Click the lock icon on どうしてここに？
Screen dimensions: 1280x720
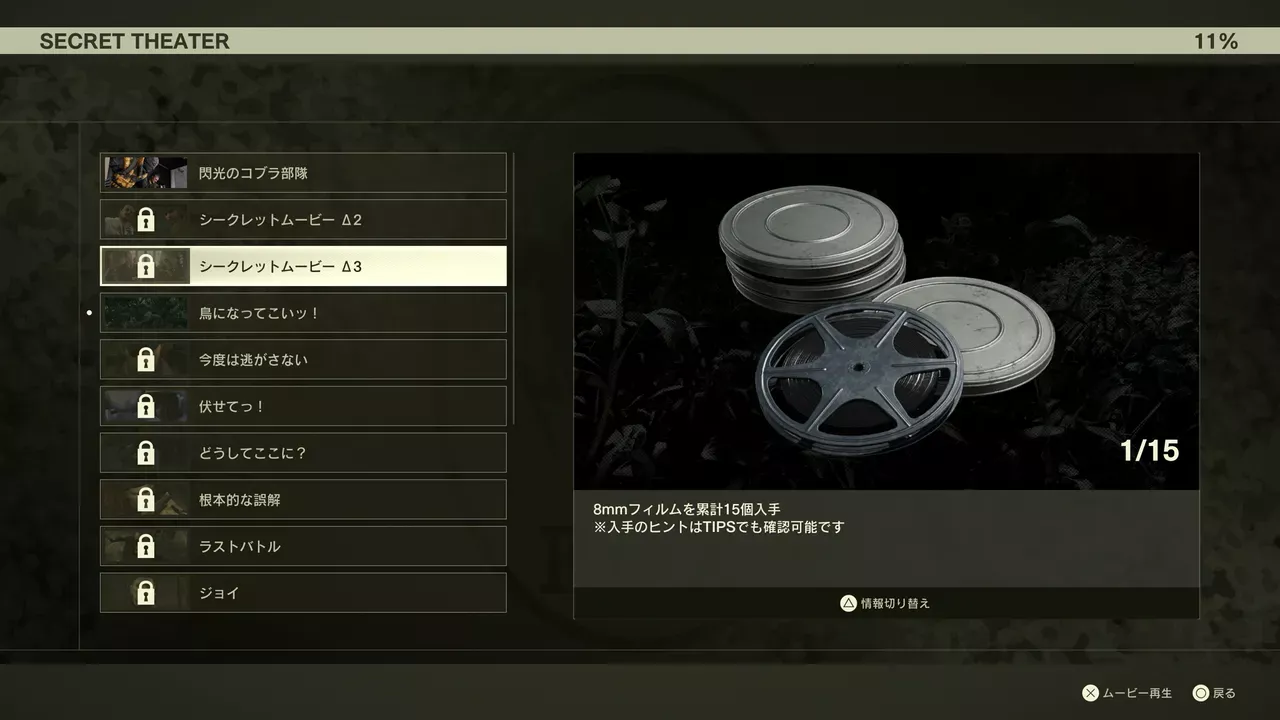tap(148, 453)
